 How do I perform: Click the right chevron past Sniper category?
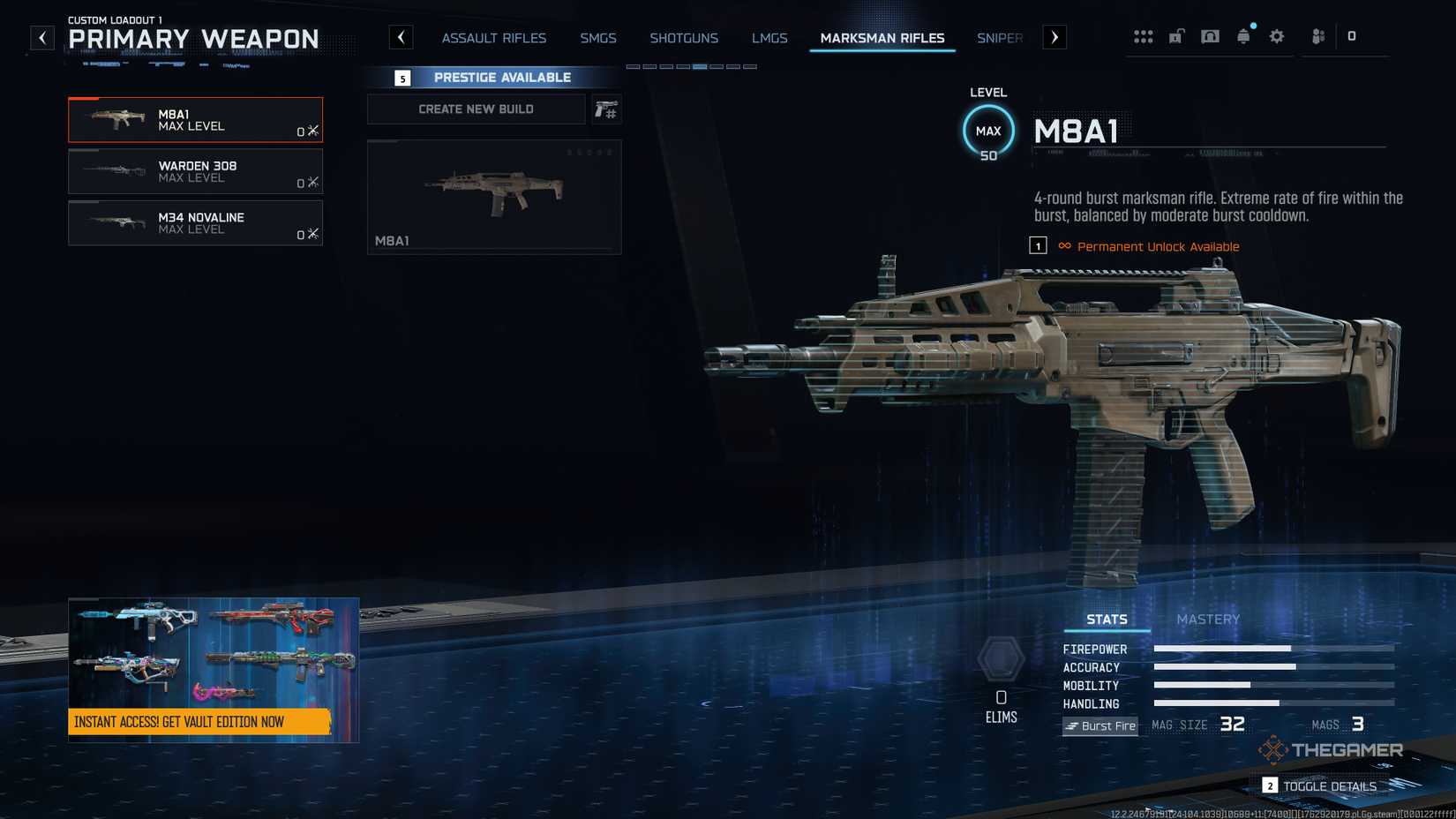pos(1054,37)
